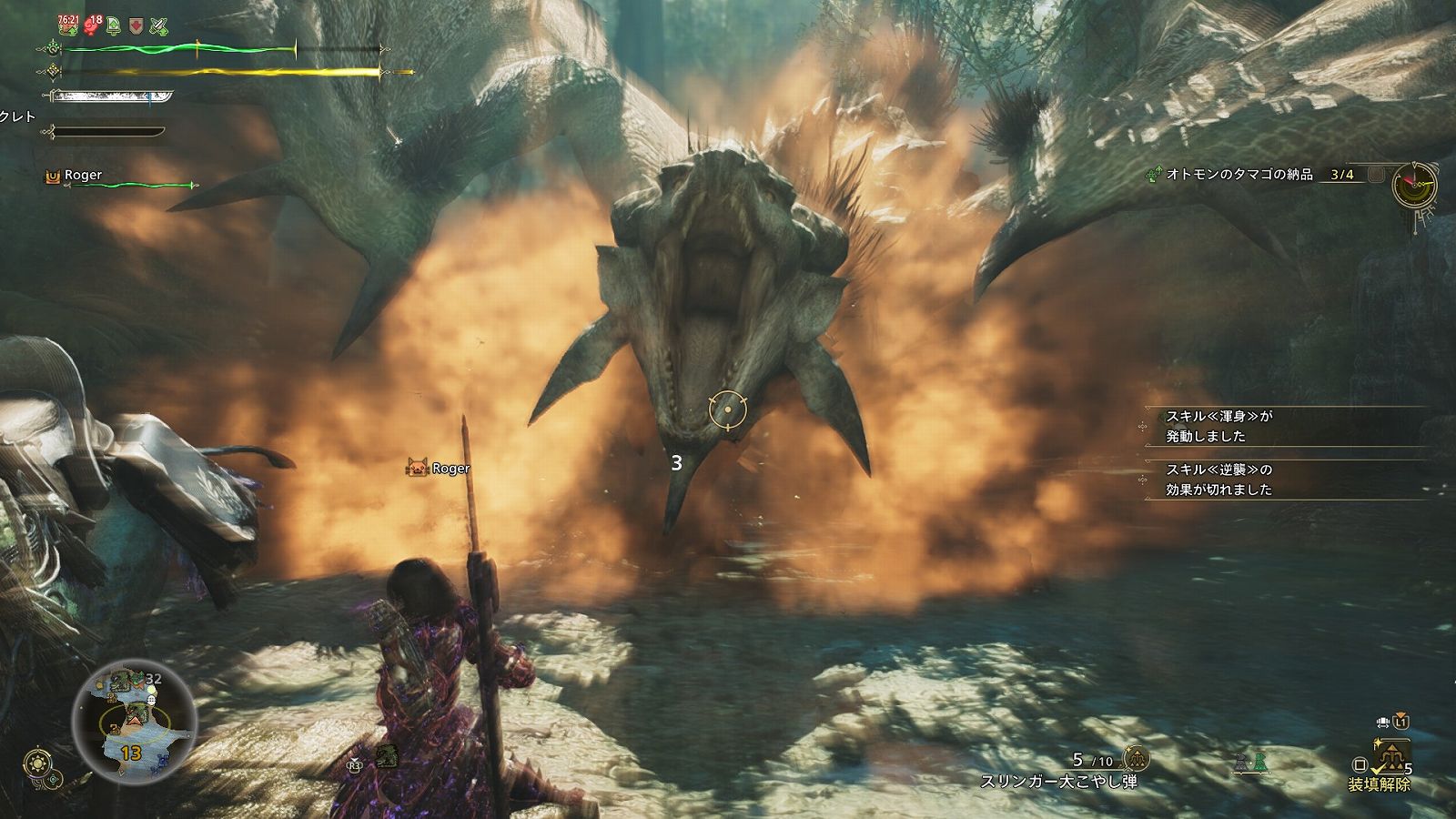1456x819 pixels.
Task: Click the orange player arrow on minimap
Action: click(x=136, y=719)
